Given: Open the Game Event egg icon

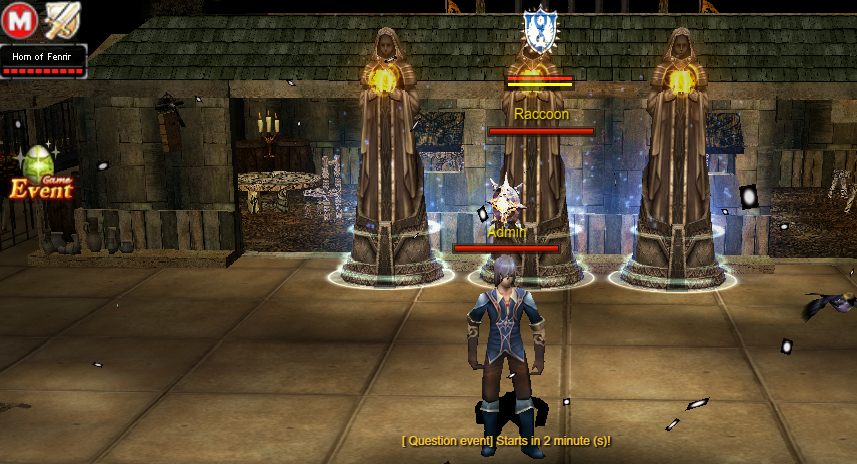Looking at the screenshot, I should (x=41, y=173).
